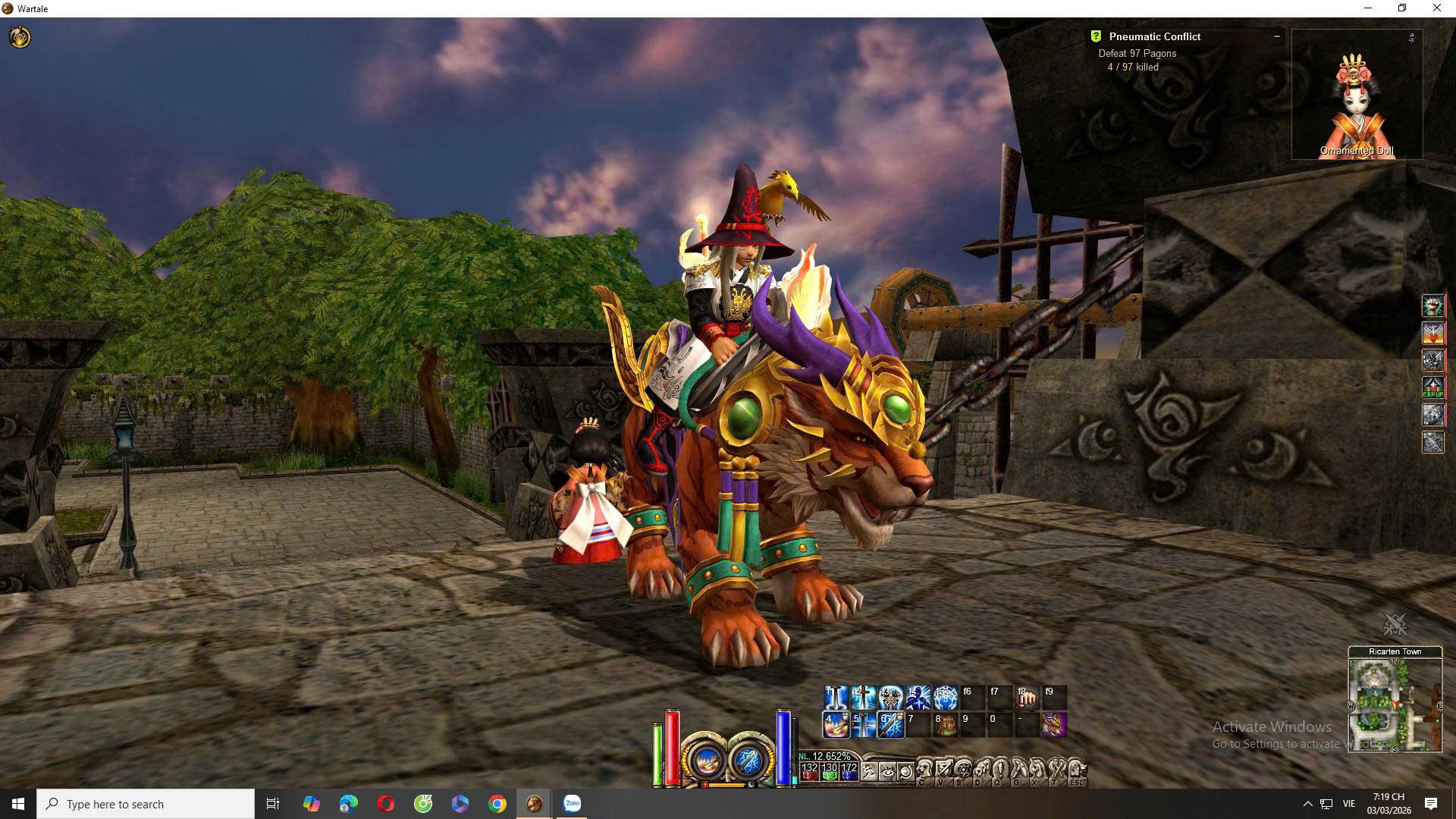
Task: Use the flaming sword skill in slot 4
Action: pos(836,725)
